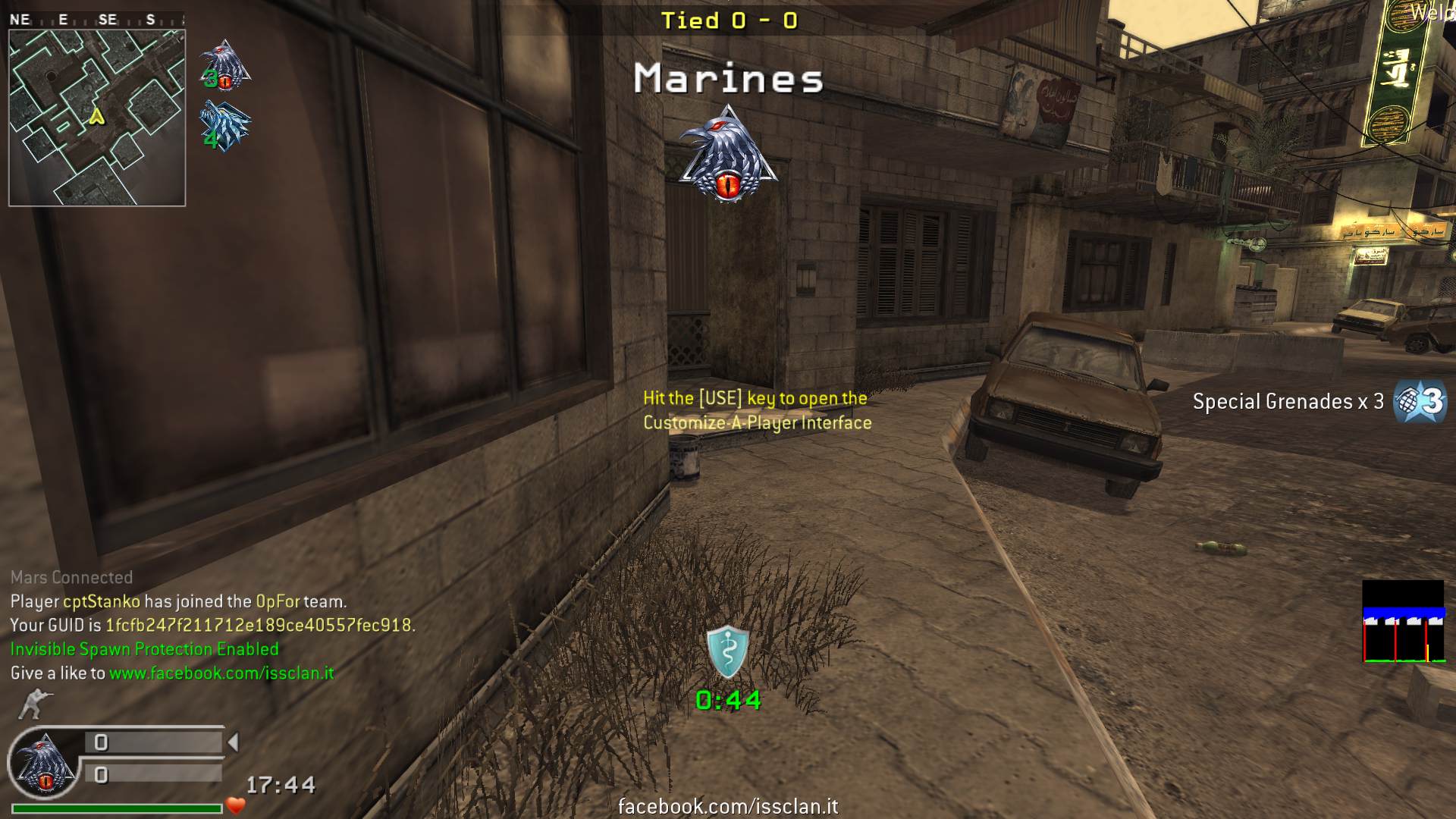This screenshot has width=1456, height=819.
Task: Click the large Marines eagle emblem under the title
Action: pos(728,155)
